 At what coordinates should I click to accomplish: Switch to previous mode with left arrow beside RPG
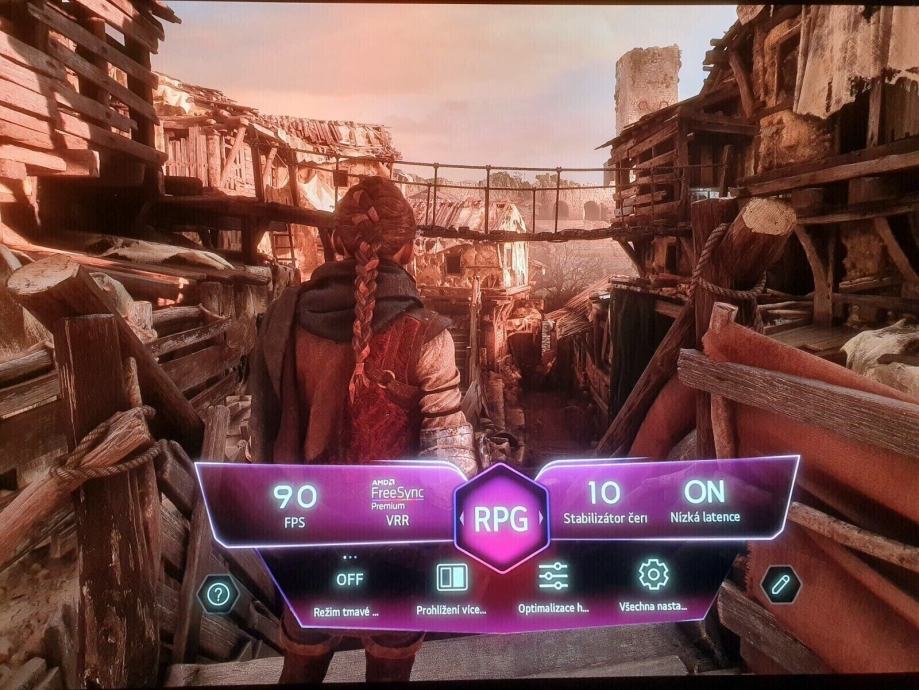tap(462, 519)
